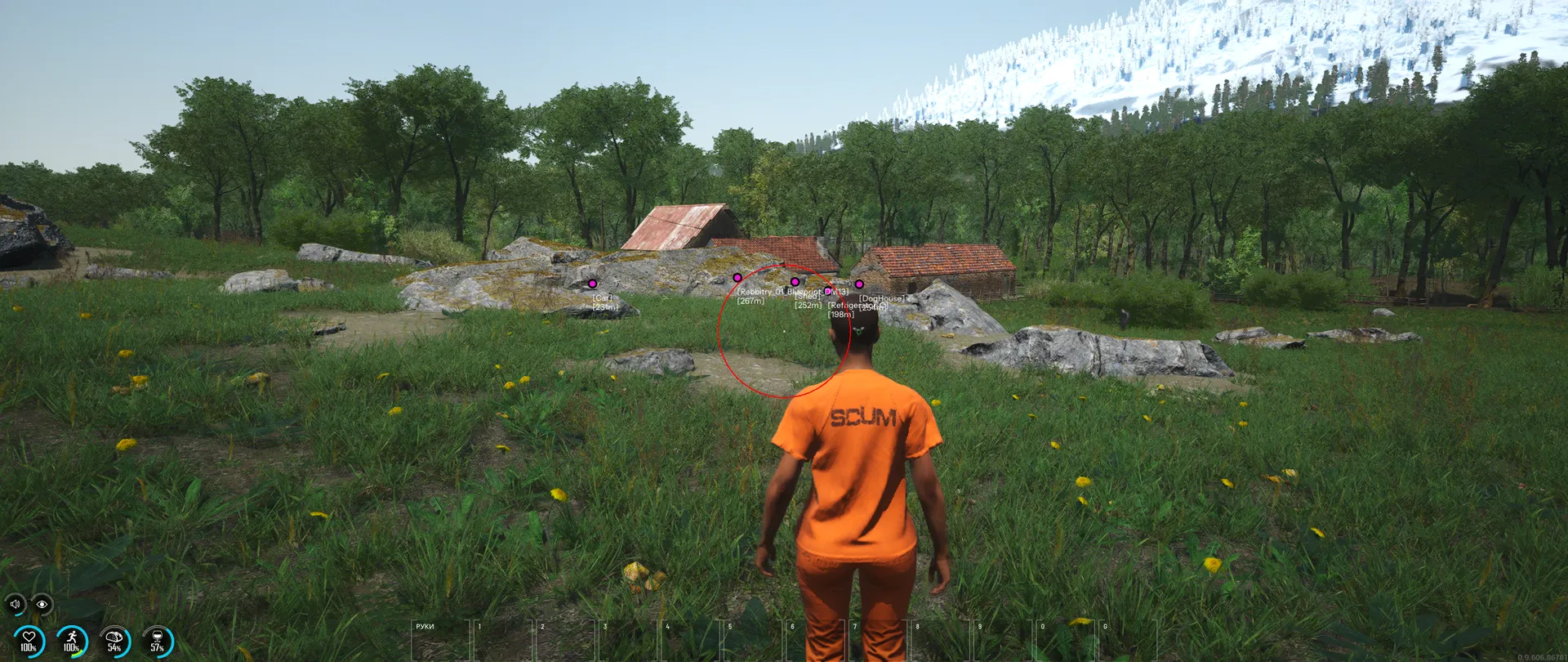
Task: Click the sound noise indicator icon
Action: [x=15, y=605]
